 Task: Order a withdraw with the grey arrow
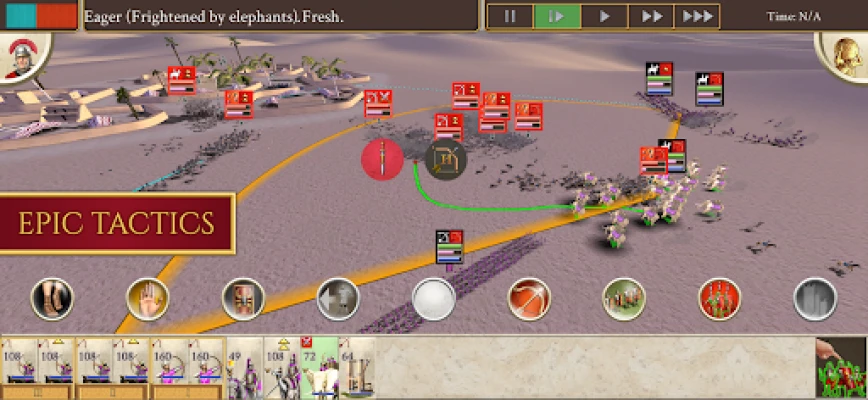click(x=338, y=299)
